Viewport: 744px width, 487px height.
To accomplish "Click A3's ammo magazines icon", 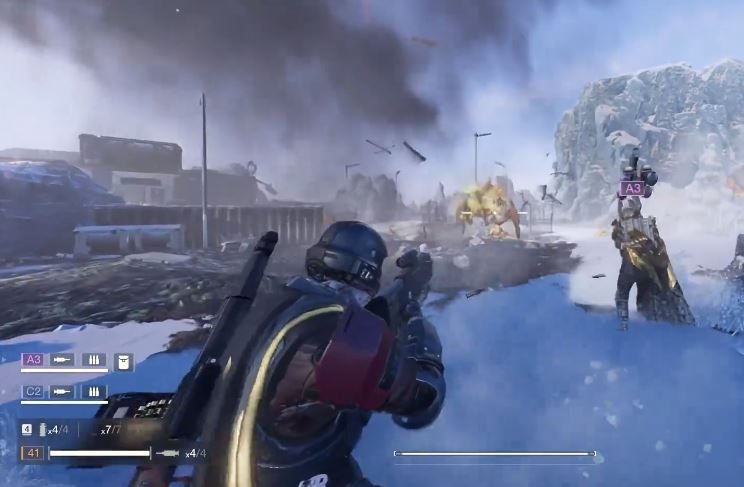I will click(94, 360).
